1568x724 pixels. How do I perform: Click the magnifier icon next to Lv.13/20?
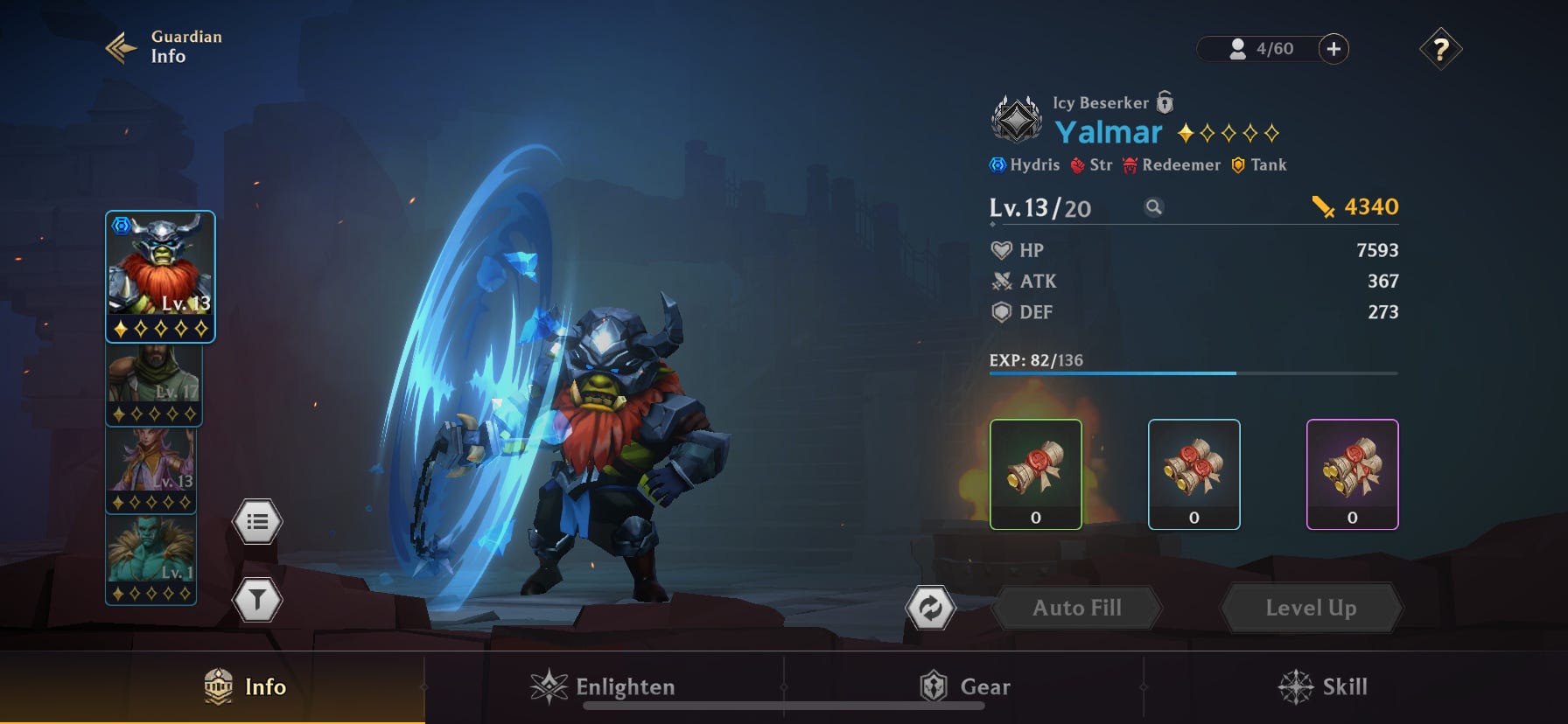pyautogui.click(x=1155, y=208)
